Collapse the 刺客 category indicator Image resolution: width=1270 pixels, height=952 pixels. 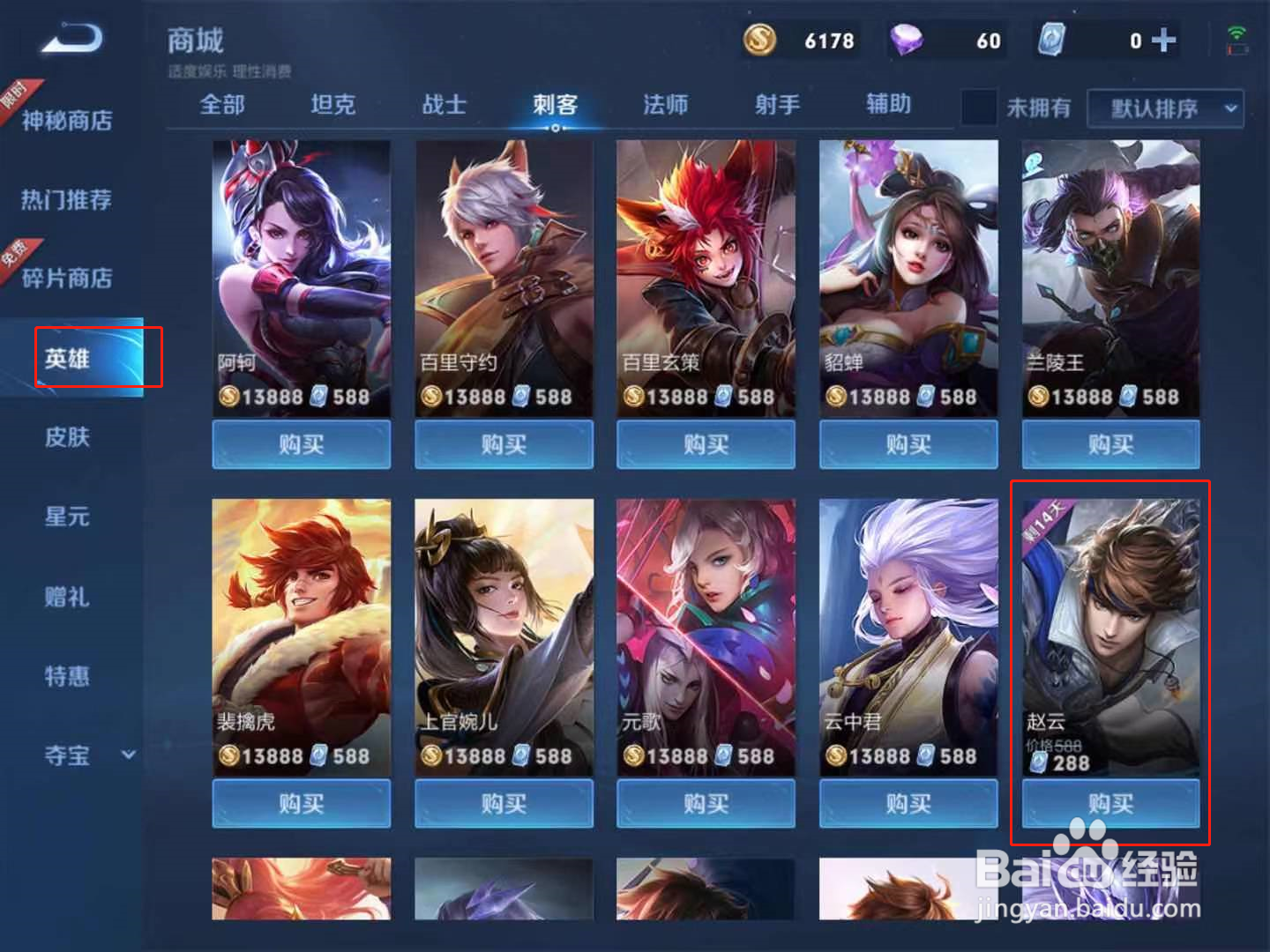pos(555,128)
